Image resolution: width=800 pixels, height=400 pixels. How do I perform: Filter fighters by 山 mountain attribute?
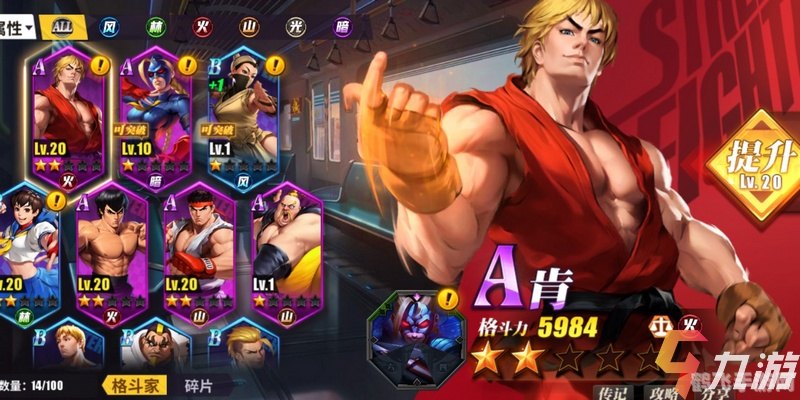coord(248,27)
